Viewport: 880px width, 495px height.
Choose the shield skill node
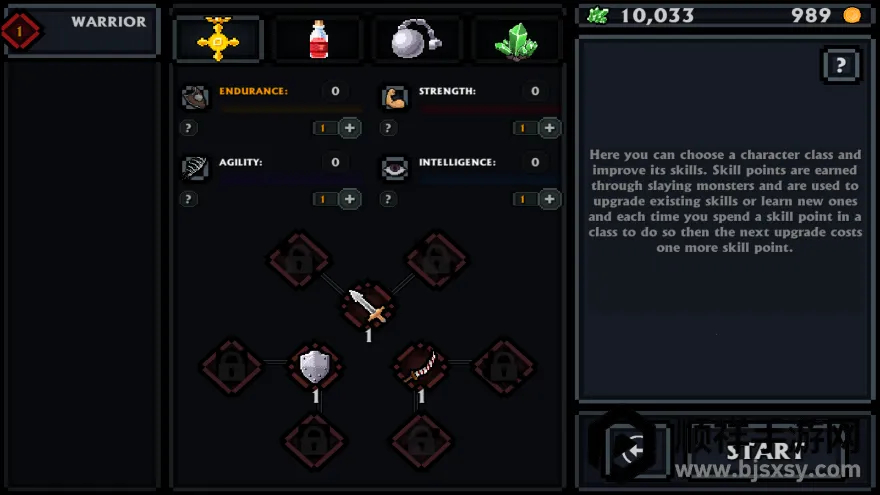[315, 366]
